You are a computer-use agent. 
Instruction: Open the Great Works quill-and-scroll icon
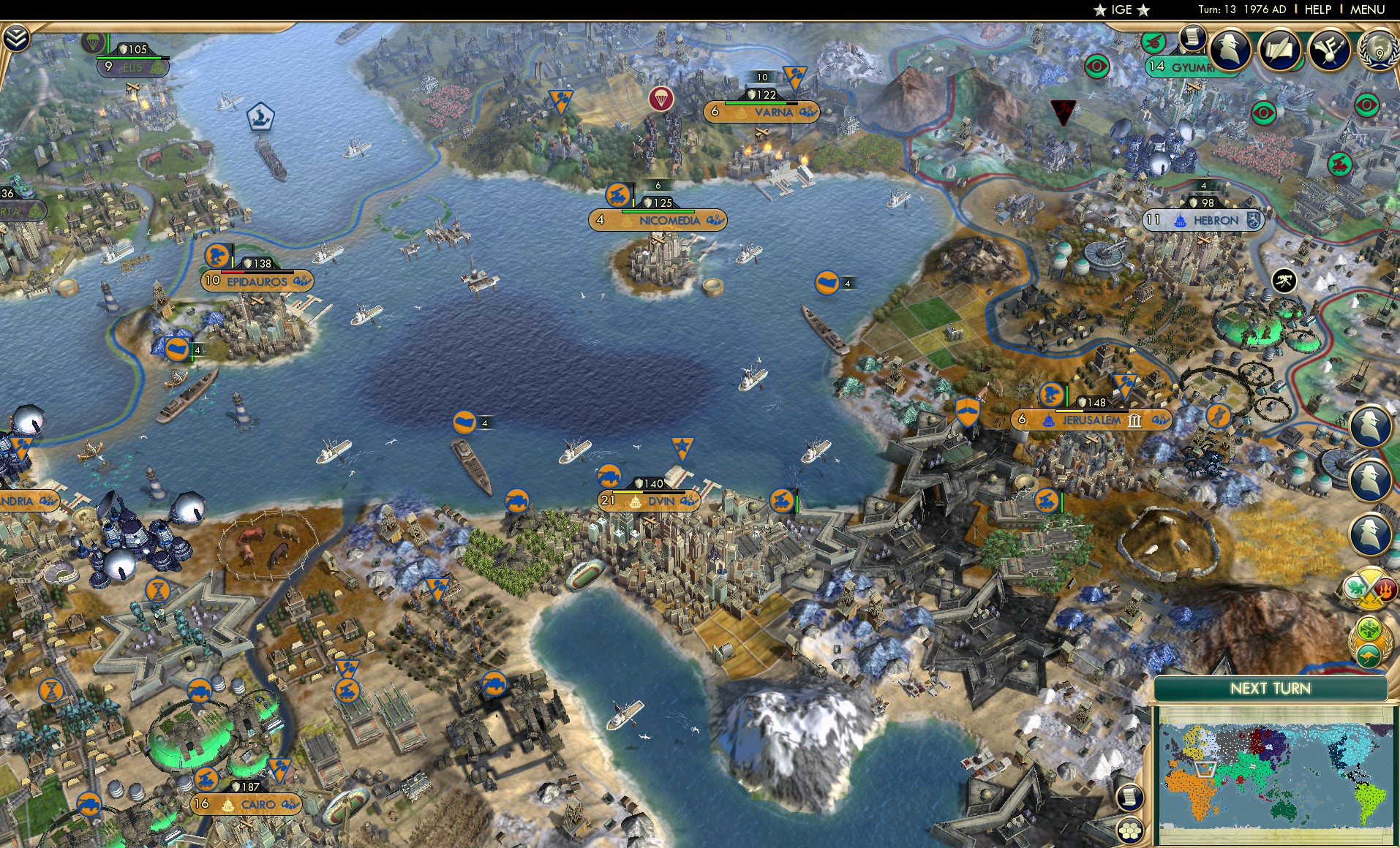1279,51
